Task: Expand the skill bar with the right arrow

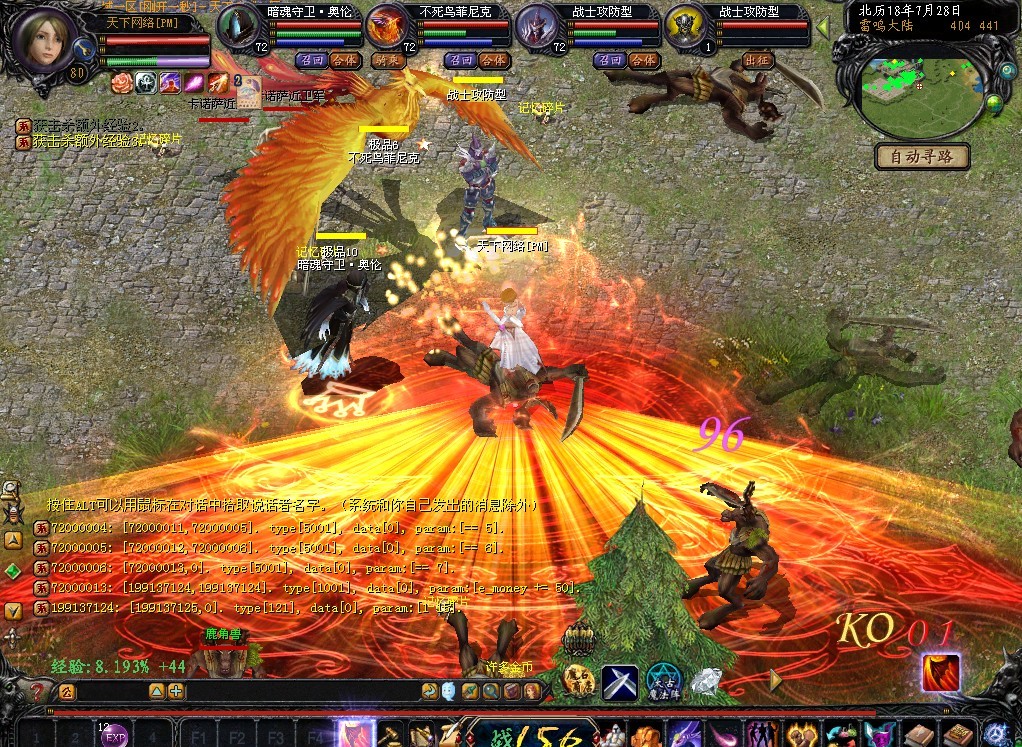Action: coord(776,680)
